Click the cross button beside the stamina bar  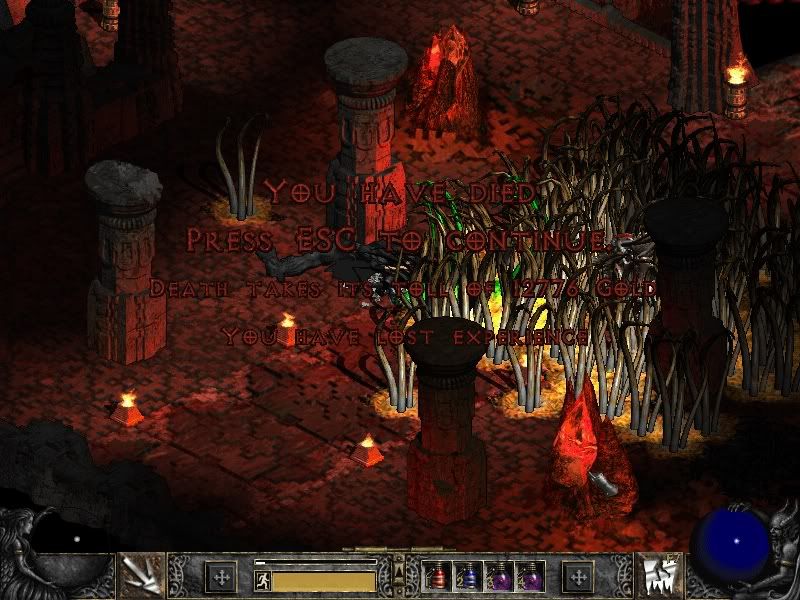pos(220,577)
